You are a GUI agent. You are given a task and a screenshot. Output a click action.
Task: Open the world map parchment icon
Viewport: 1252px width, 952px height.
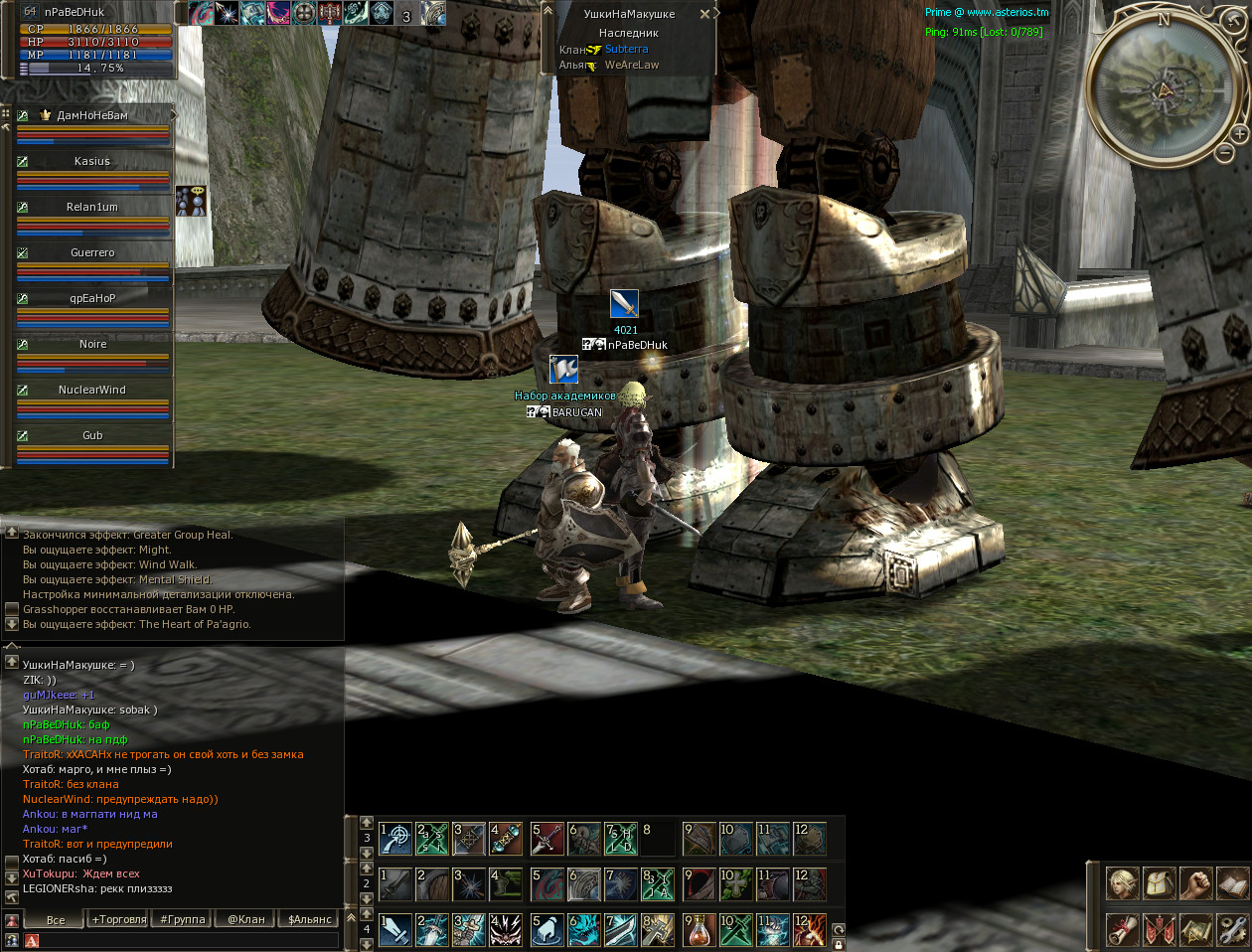(1196, 929)
